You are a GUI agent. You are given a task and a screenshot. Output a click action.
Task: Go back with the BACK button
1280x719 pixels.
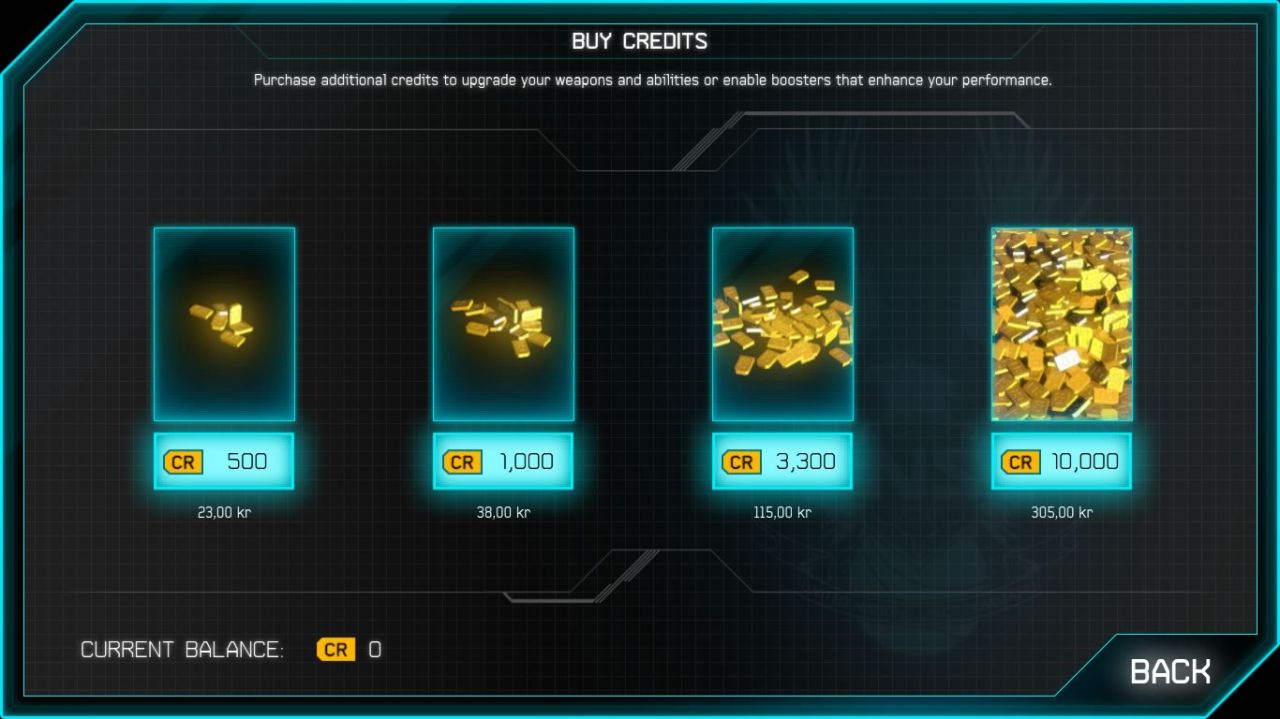tap(1169, 671)
